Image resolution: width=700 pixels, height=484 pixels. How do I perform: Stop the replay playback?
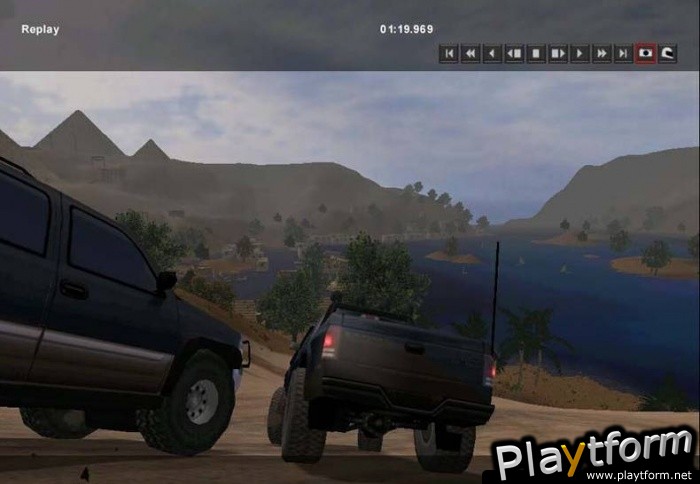[x=536, y=53]
